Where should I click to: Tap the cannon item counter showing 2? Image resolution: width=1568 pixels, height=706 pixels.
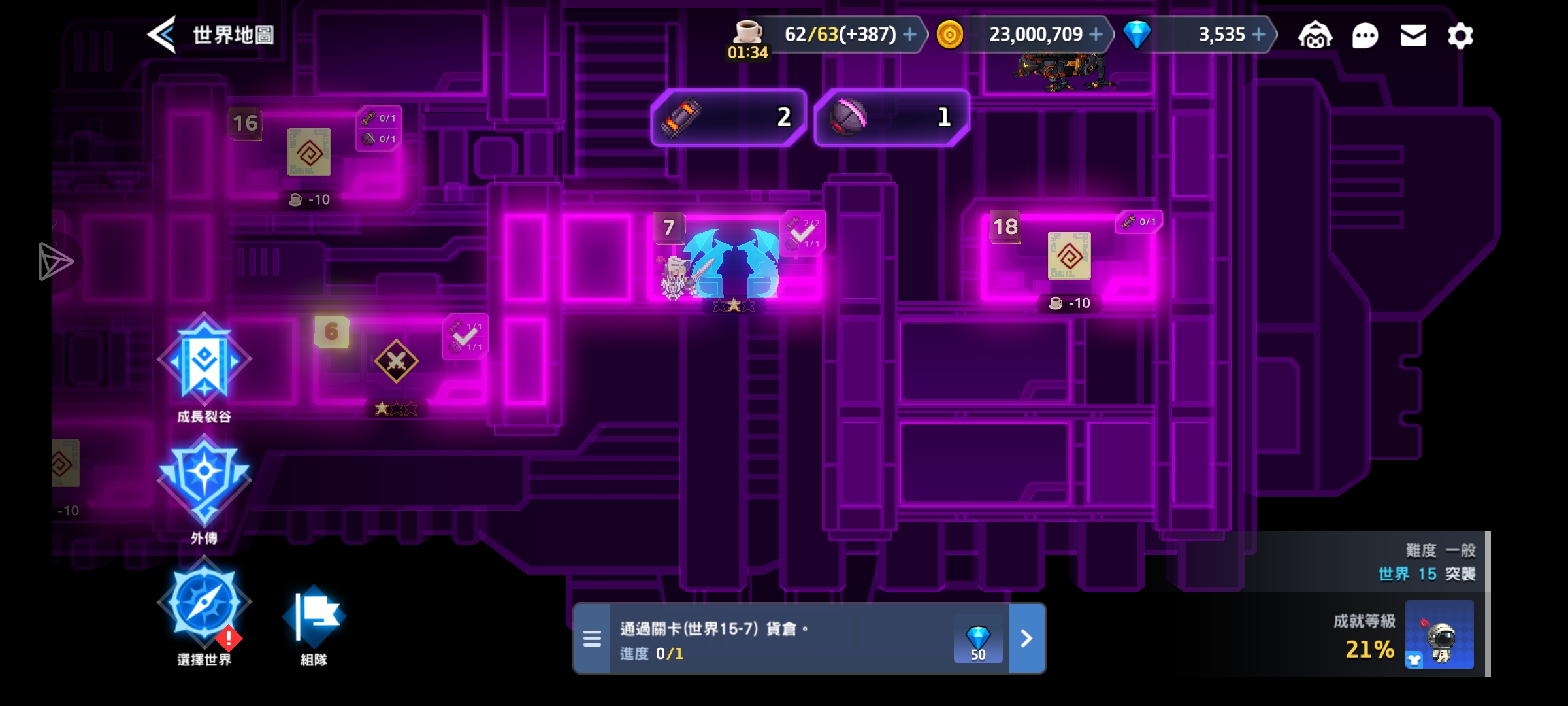[727, 118]
